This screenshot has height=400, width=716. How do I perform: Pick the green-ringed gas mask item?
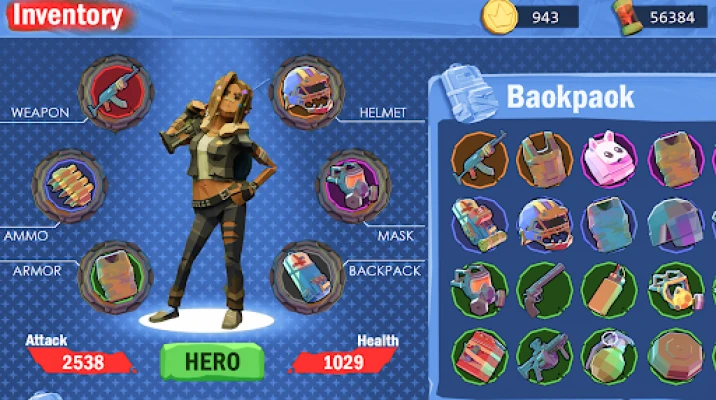coord(481,290)
